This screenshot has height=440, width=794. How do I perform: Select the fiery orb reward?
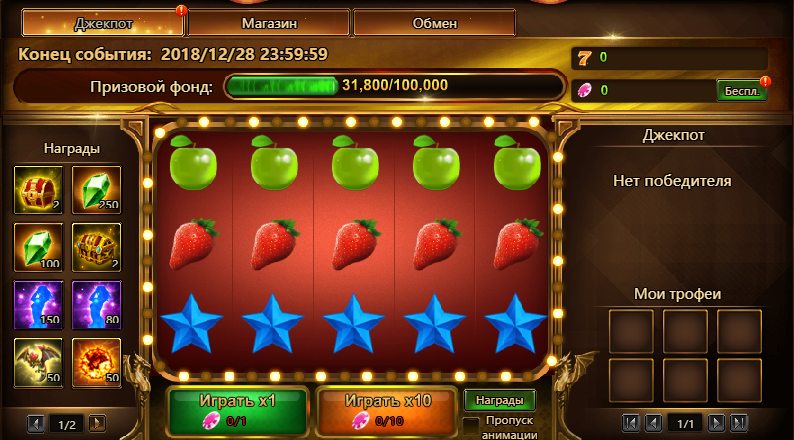click(x=97, y=362)
